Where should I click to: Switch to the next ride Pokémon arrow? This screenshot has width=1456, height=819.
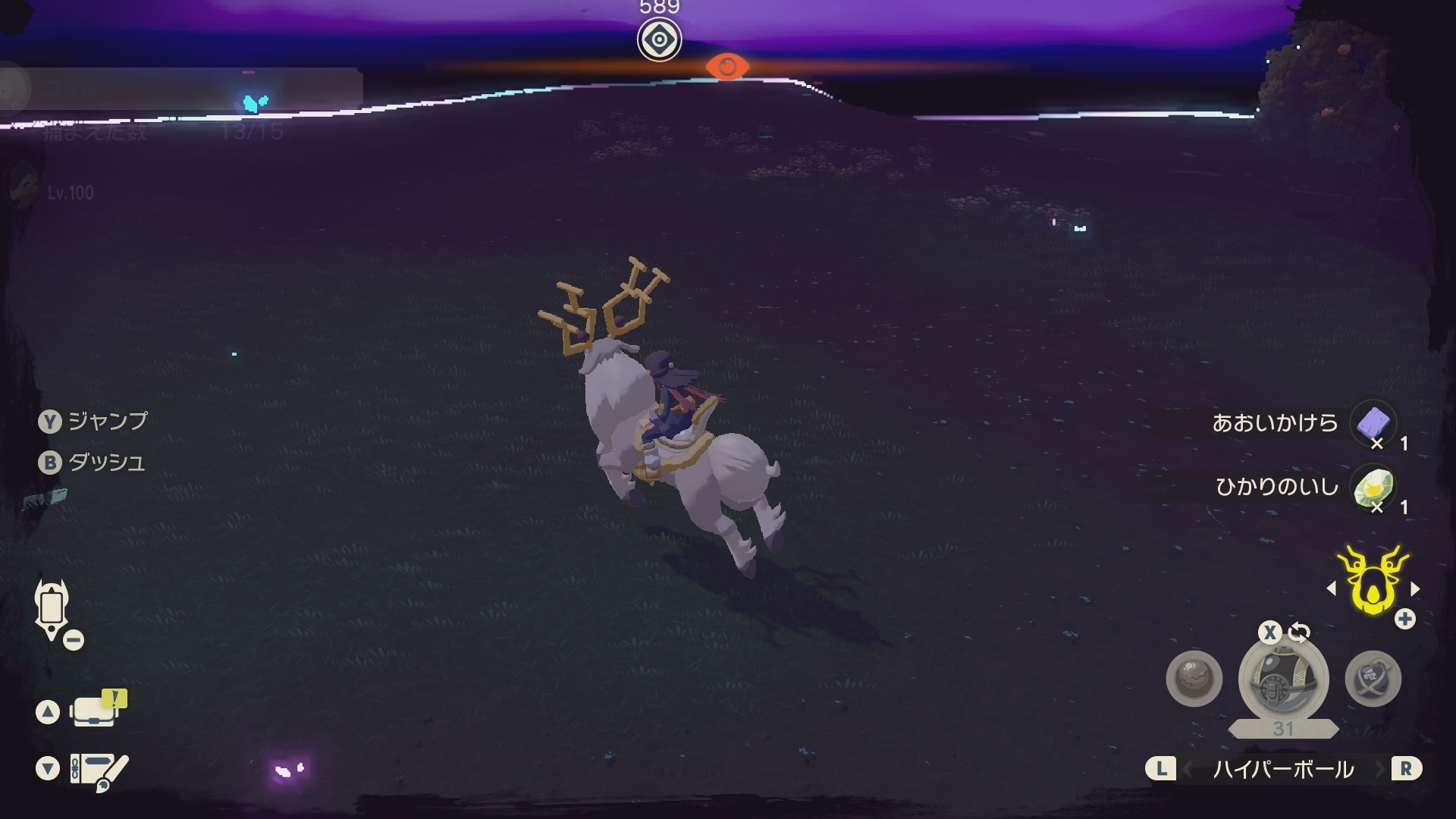[x=1415, y=588]
